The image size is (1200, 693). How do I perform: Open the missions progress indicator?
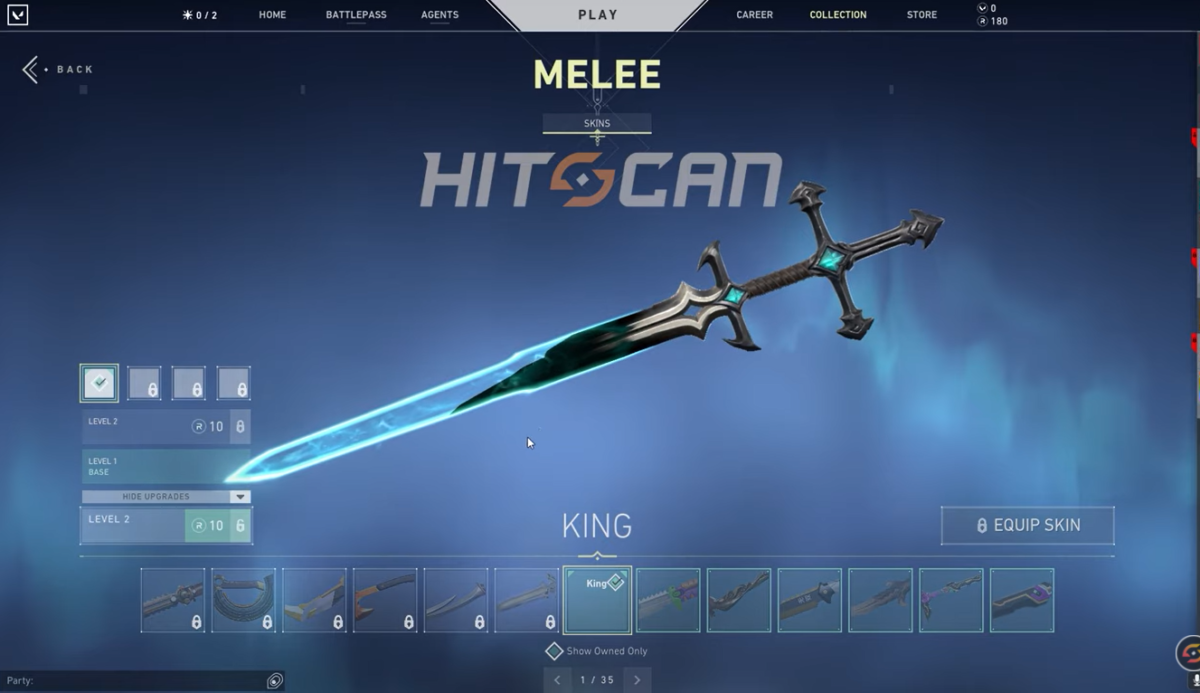tap(200, 15)
